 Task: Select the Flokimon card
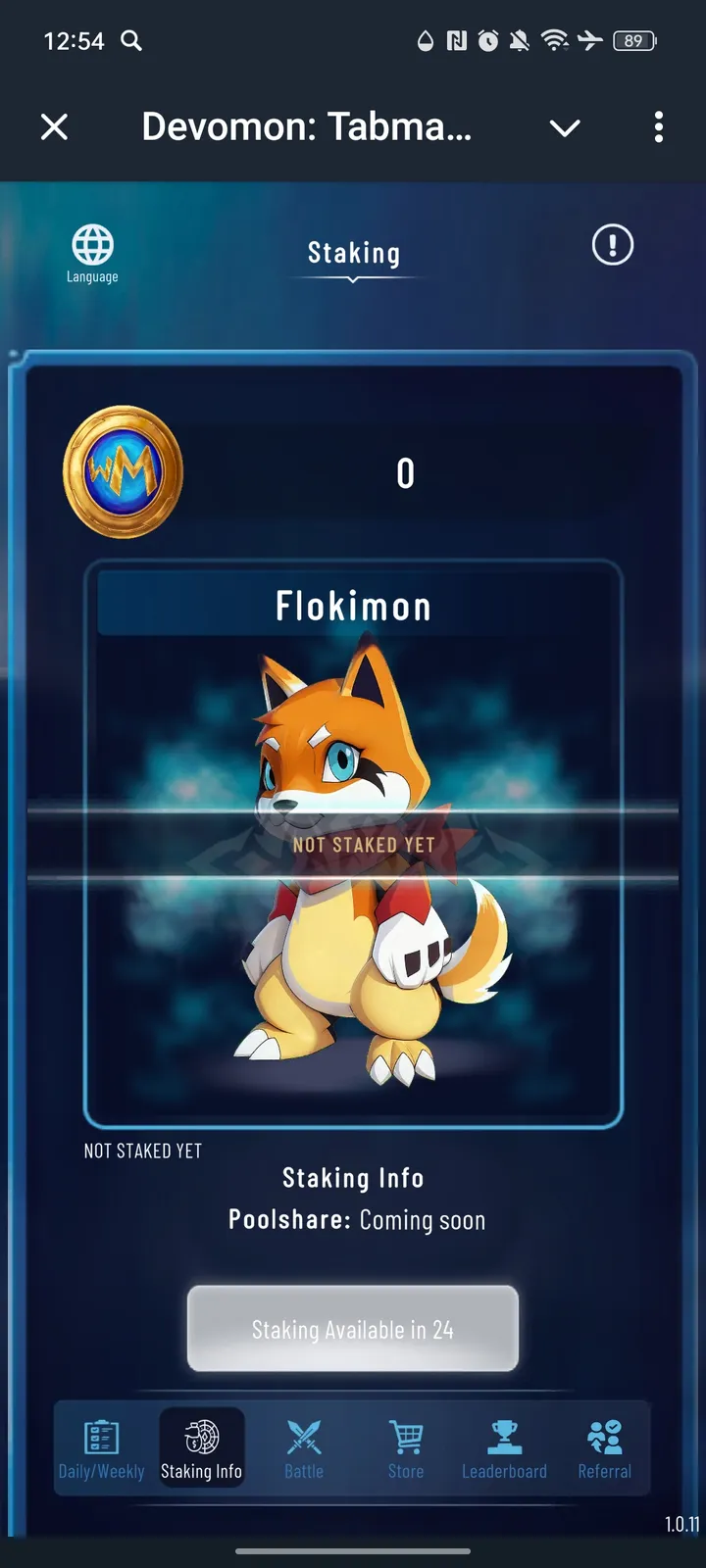[353, 843]
